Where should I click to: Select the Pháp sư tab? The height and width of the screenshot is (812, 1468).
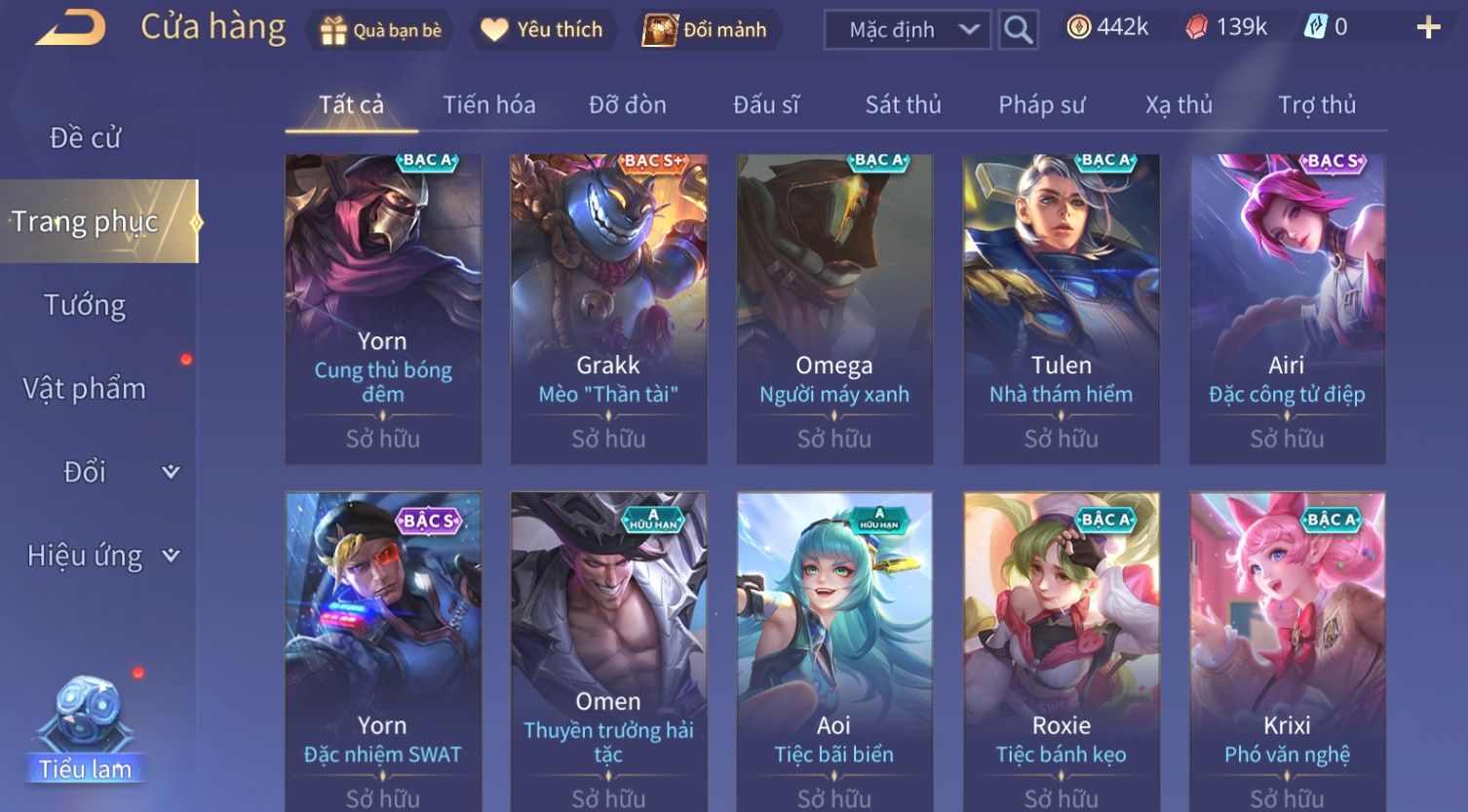[1041, 105]
